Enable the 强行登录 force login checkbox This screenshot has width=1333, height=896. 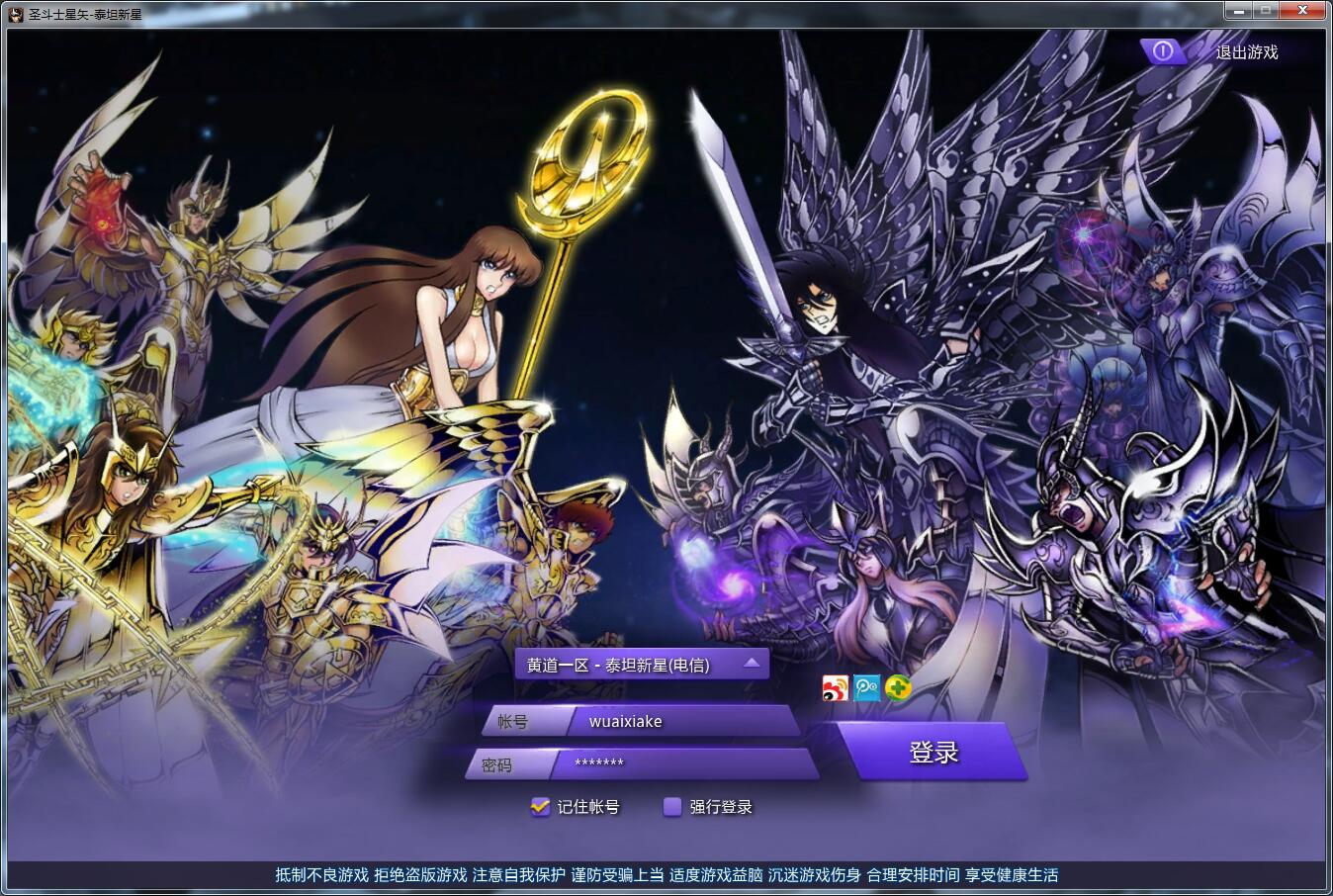673,807
